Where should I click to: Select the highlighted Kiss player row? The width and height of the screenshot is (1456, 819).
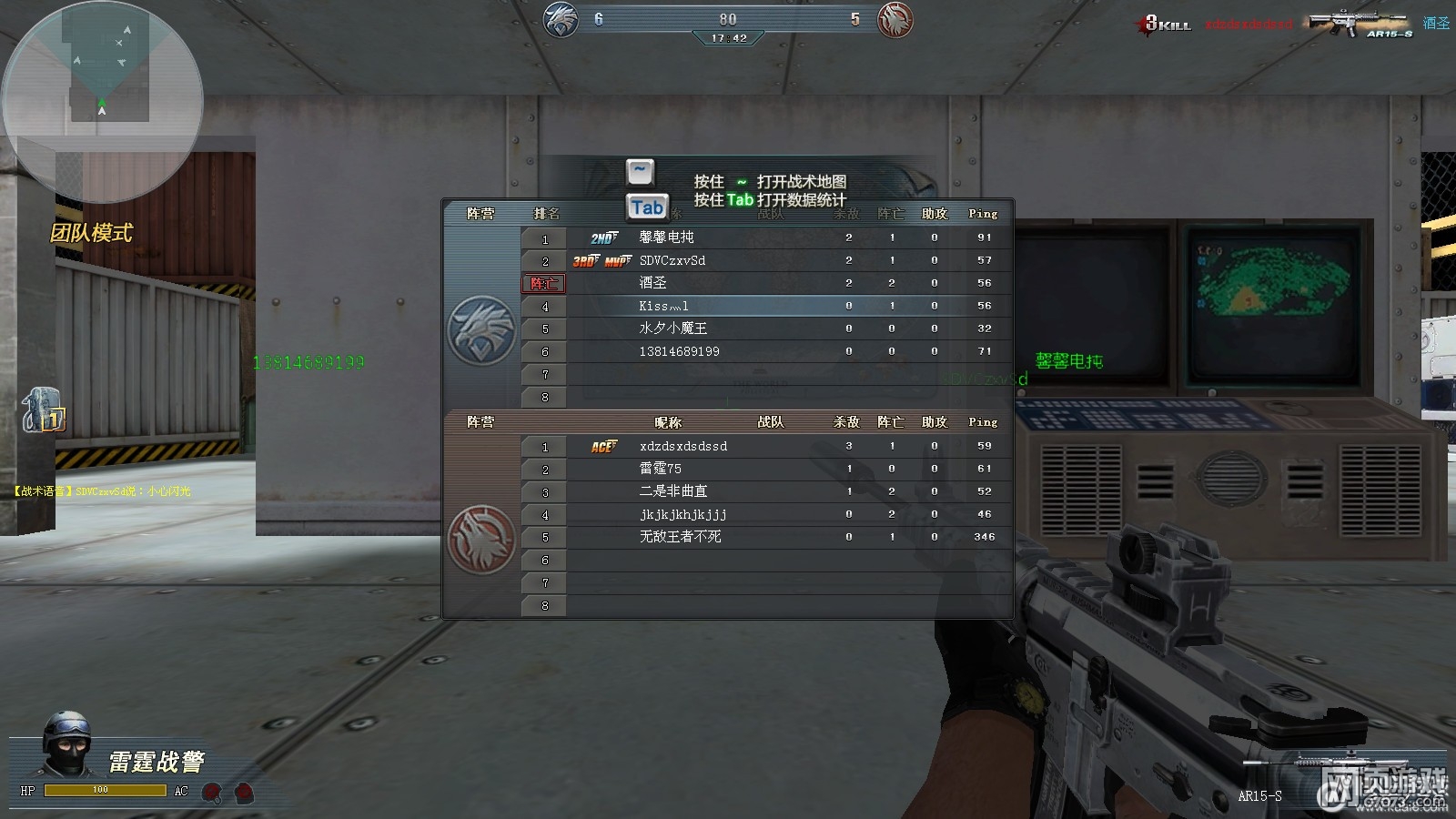(663, 306)
